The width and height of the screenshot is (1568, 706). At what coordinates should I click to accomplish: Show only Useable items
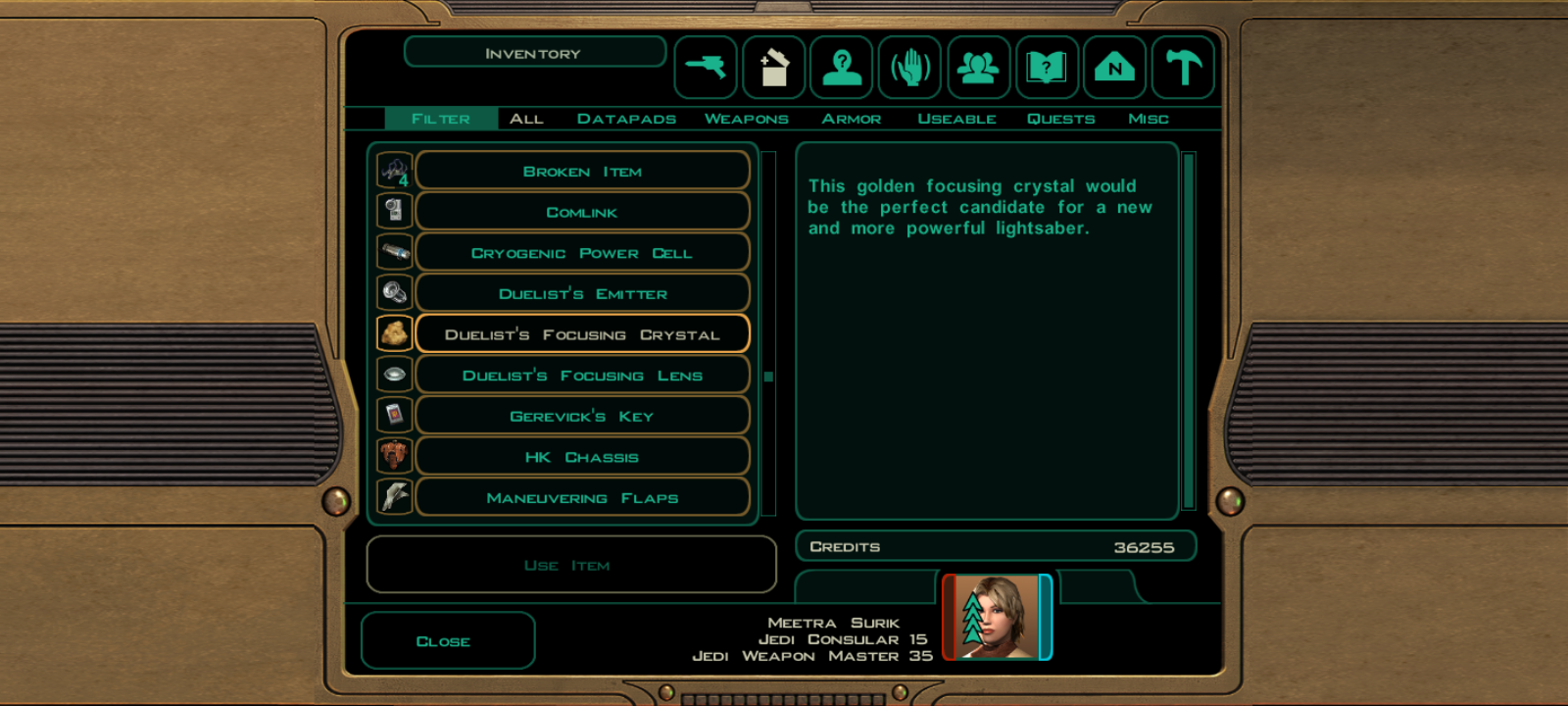click(956, 119)
